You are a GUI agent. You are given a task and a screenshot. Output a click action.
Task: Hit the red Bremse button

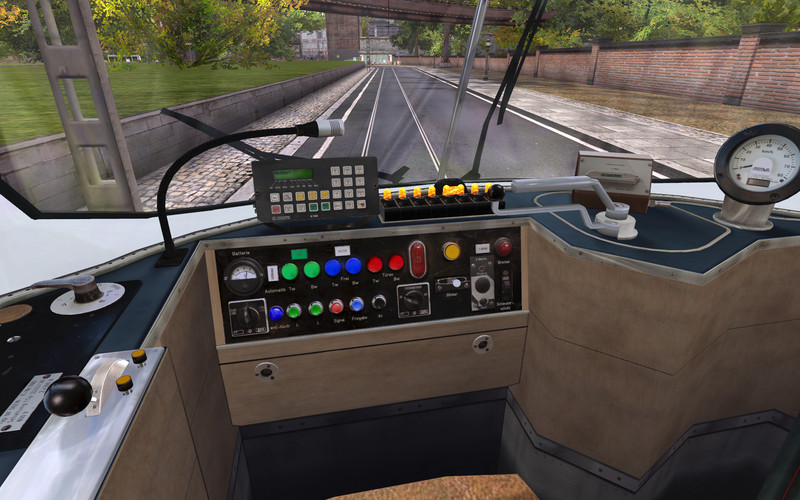(503, 246)
